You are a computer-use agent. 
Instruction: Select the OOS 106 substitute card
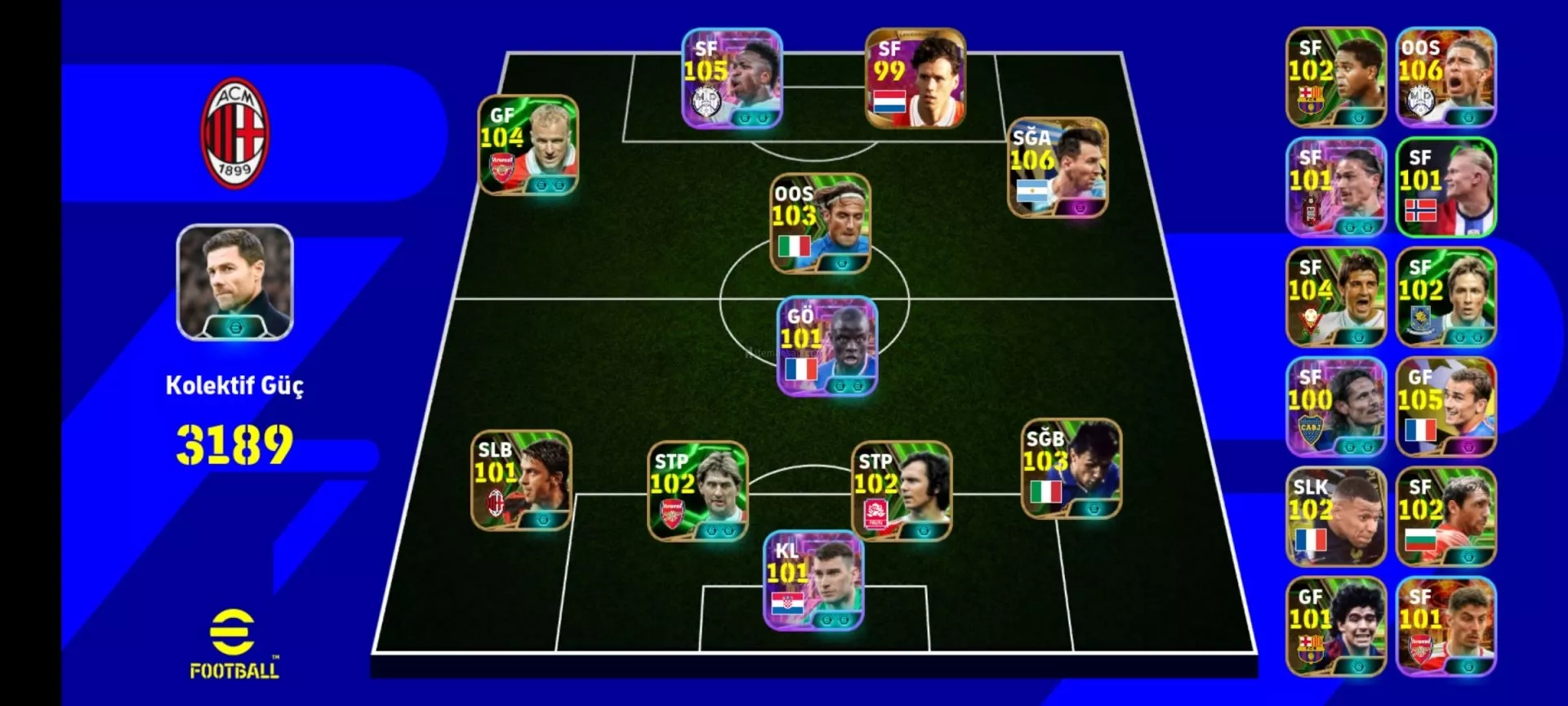[1445, 78]
